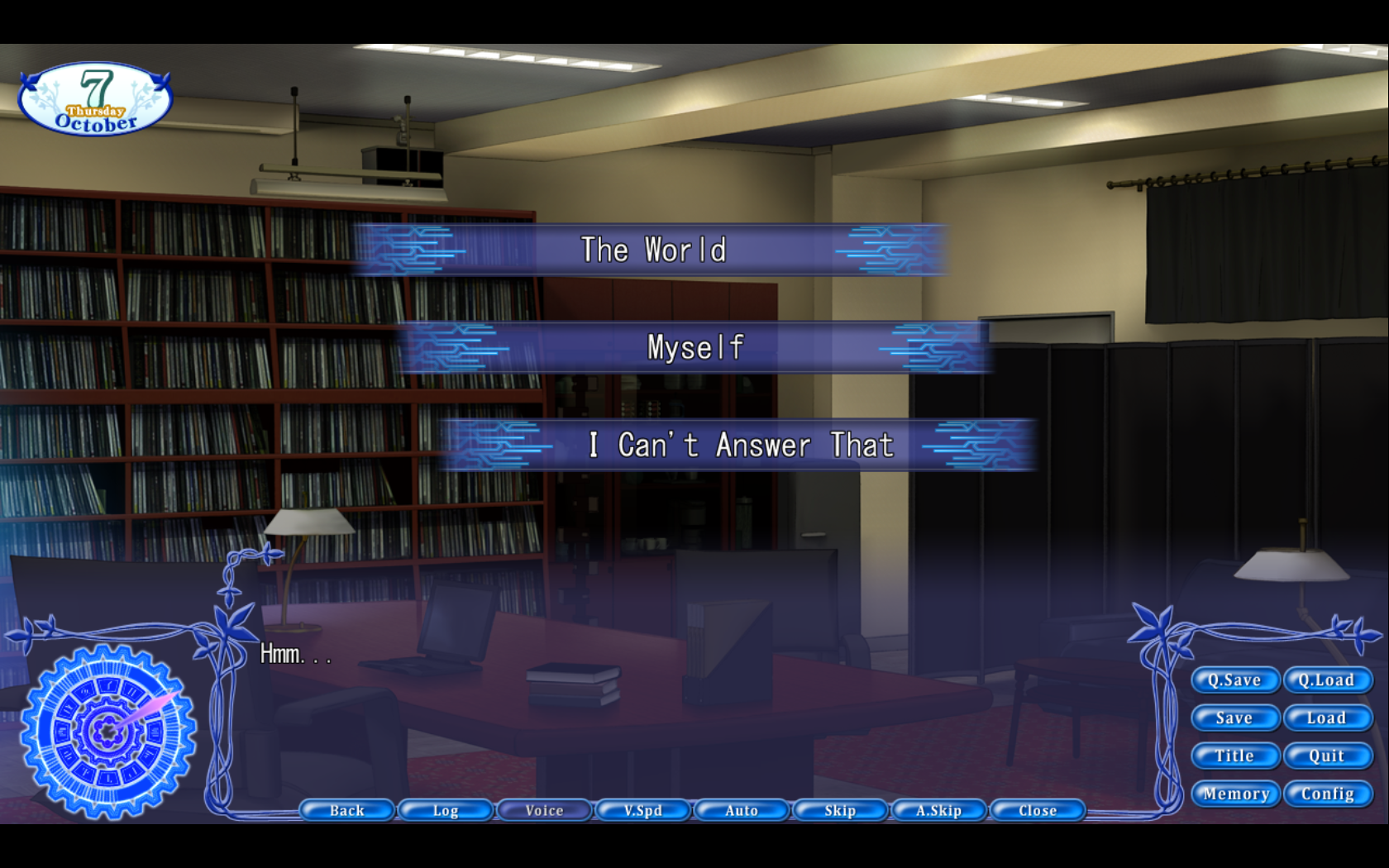Go Back to previous text

pyautogui.click(x=347, y=811)
